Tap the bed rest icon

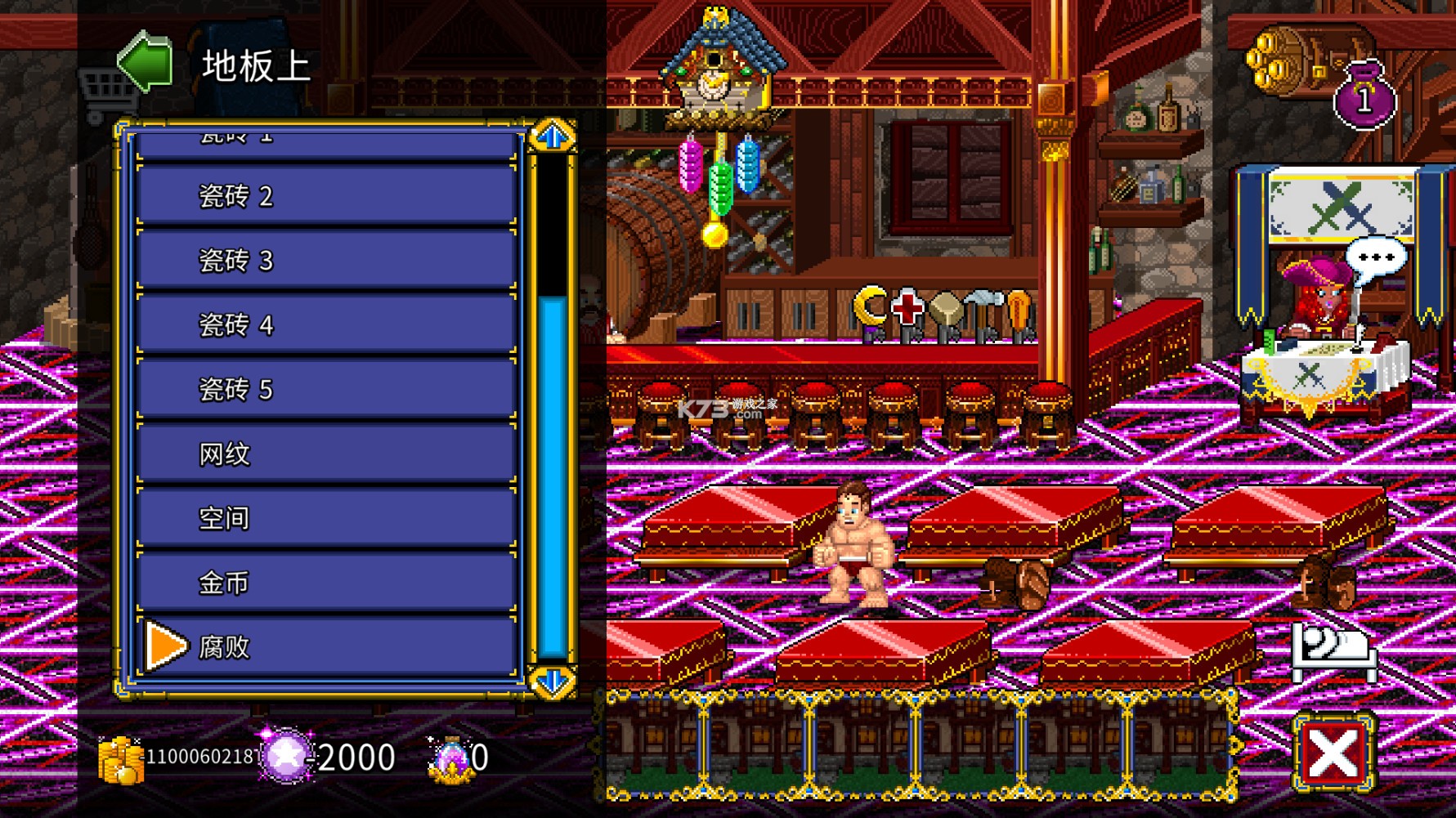click(x=1333, y=651)
